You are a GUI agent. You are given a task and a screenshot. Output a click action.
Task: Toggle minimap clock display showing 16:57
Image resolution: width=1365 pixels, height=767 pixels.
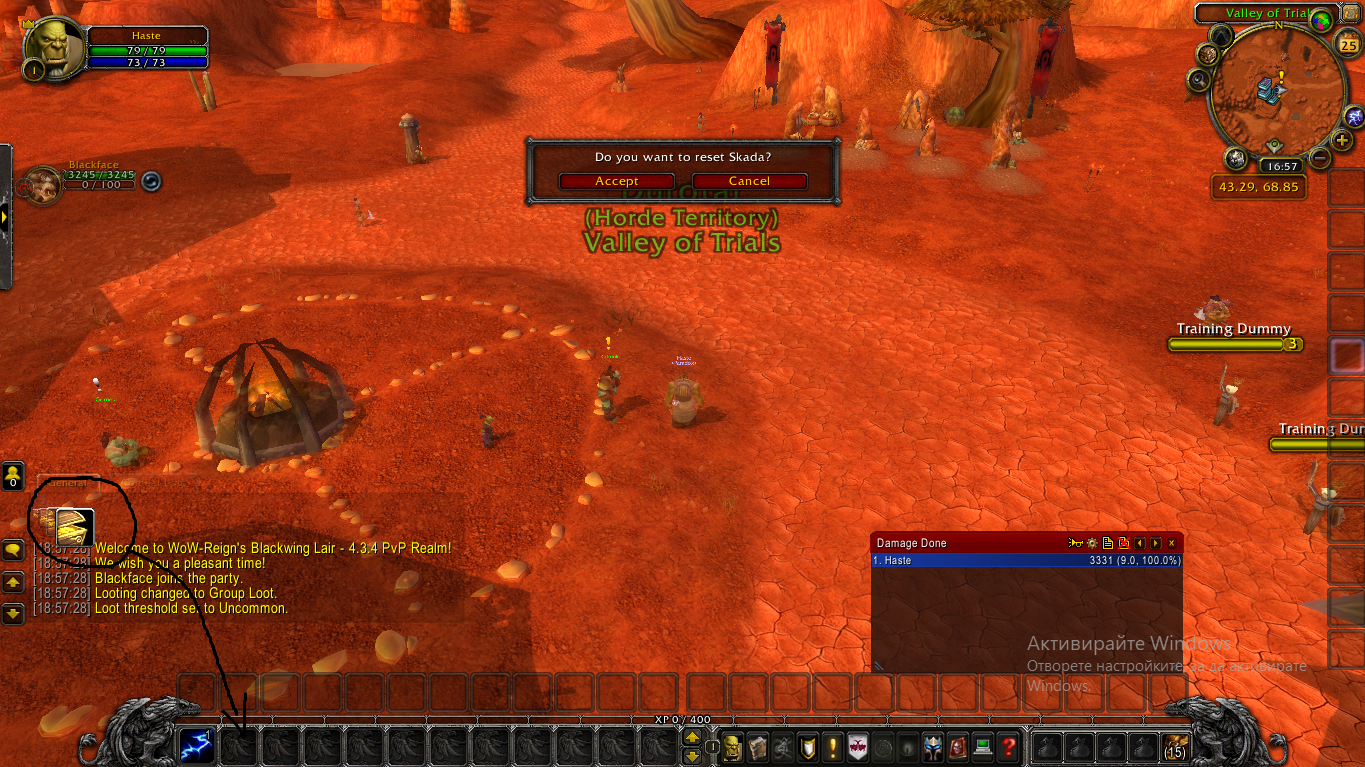point(1283,165)
